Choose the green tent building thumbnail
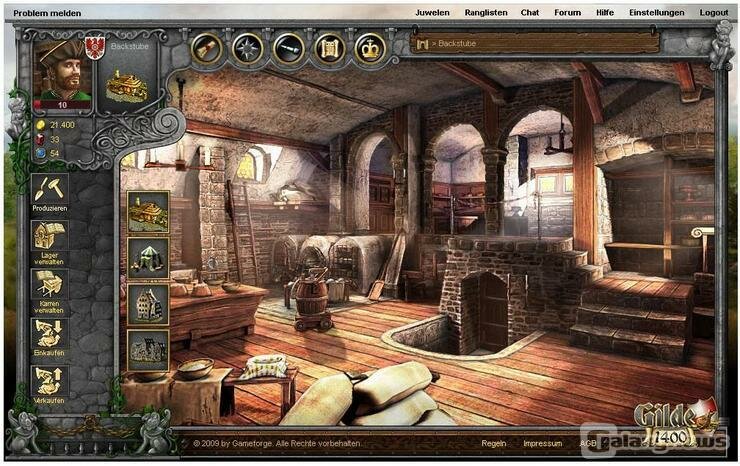This screenshot has width=740, height=466. click(148, 255)
